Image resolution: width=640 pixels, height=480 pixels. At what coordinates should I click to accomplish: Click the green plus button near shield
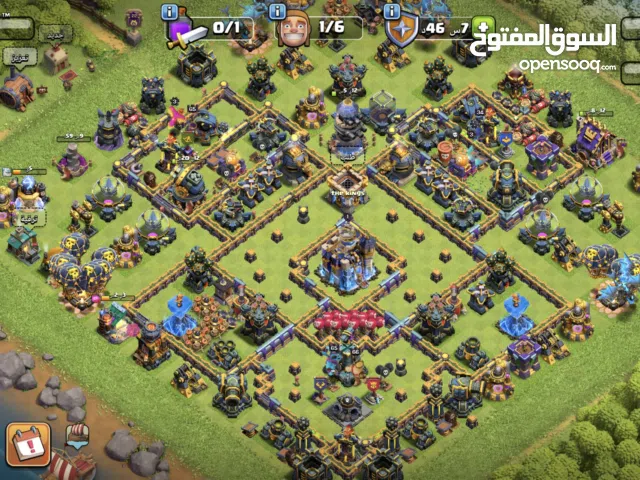click(484, 28)
